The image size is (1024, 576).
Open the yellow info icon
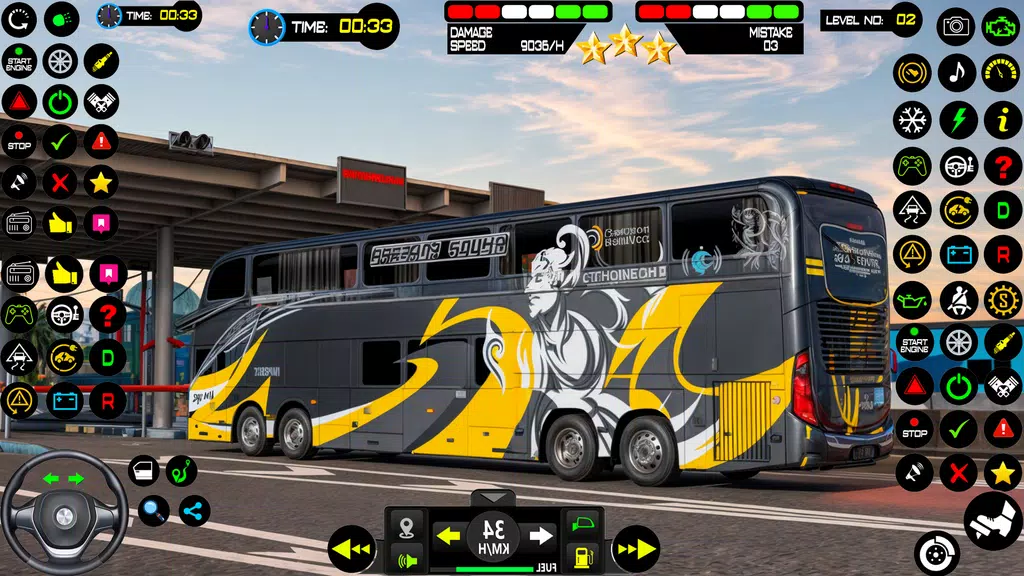tap(1002, 119)
